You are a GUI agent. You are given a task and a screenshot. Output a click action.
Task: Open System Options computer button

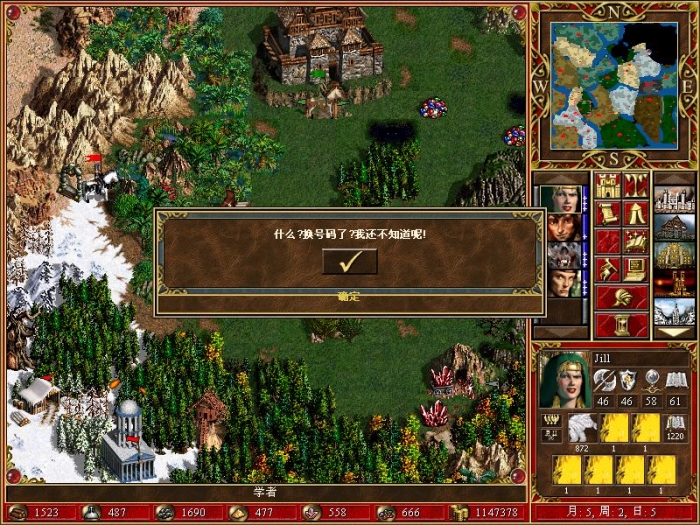coord(636,269)
